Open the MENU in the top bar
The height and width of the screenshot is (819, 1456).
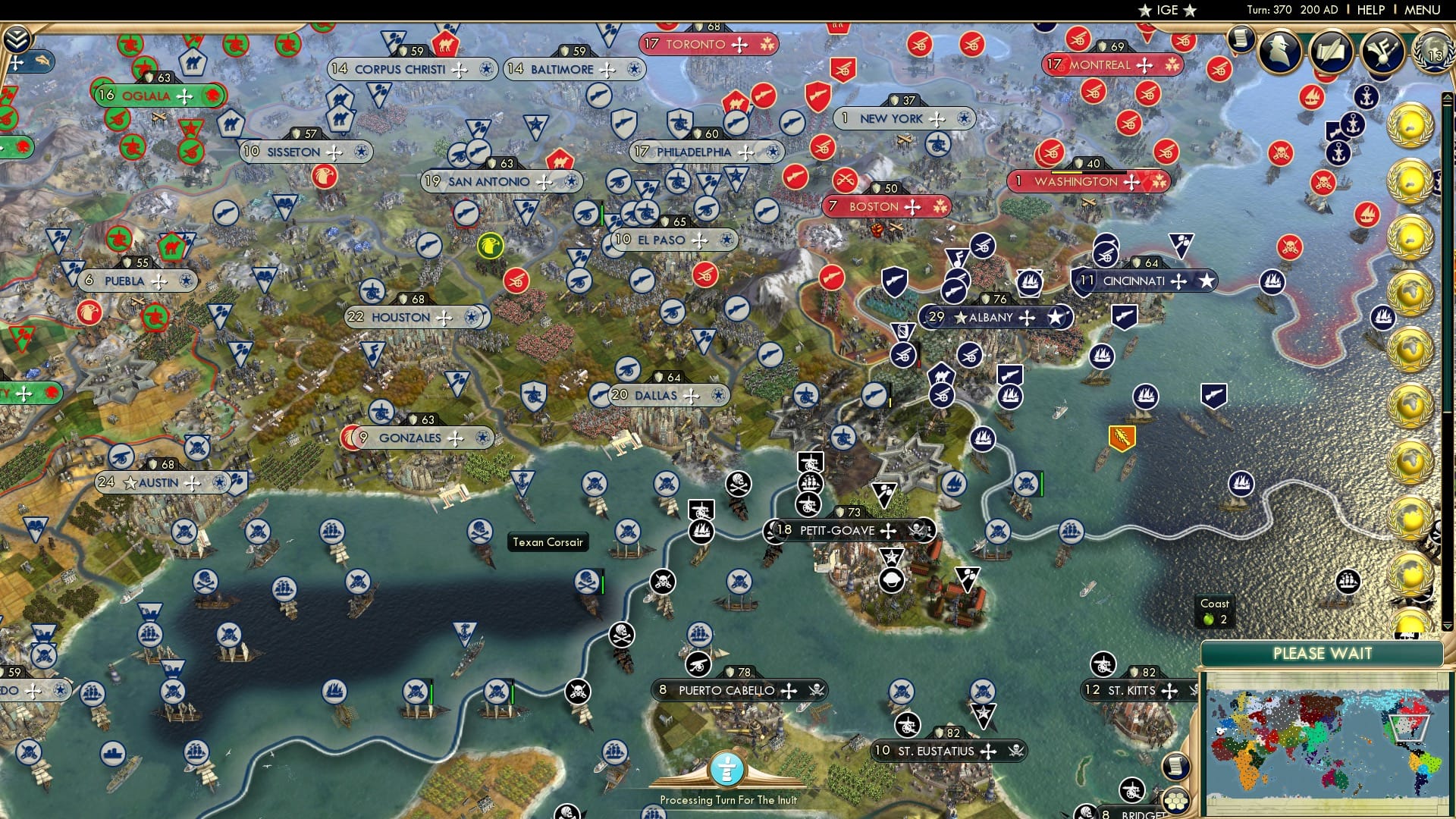pos(1425,9)
